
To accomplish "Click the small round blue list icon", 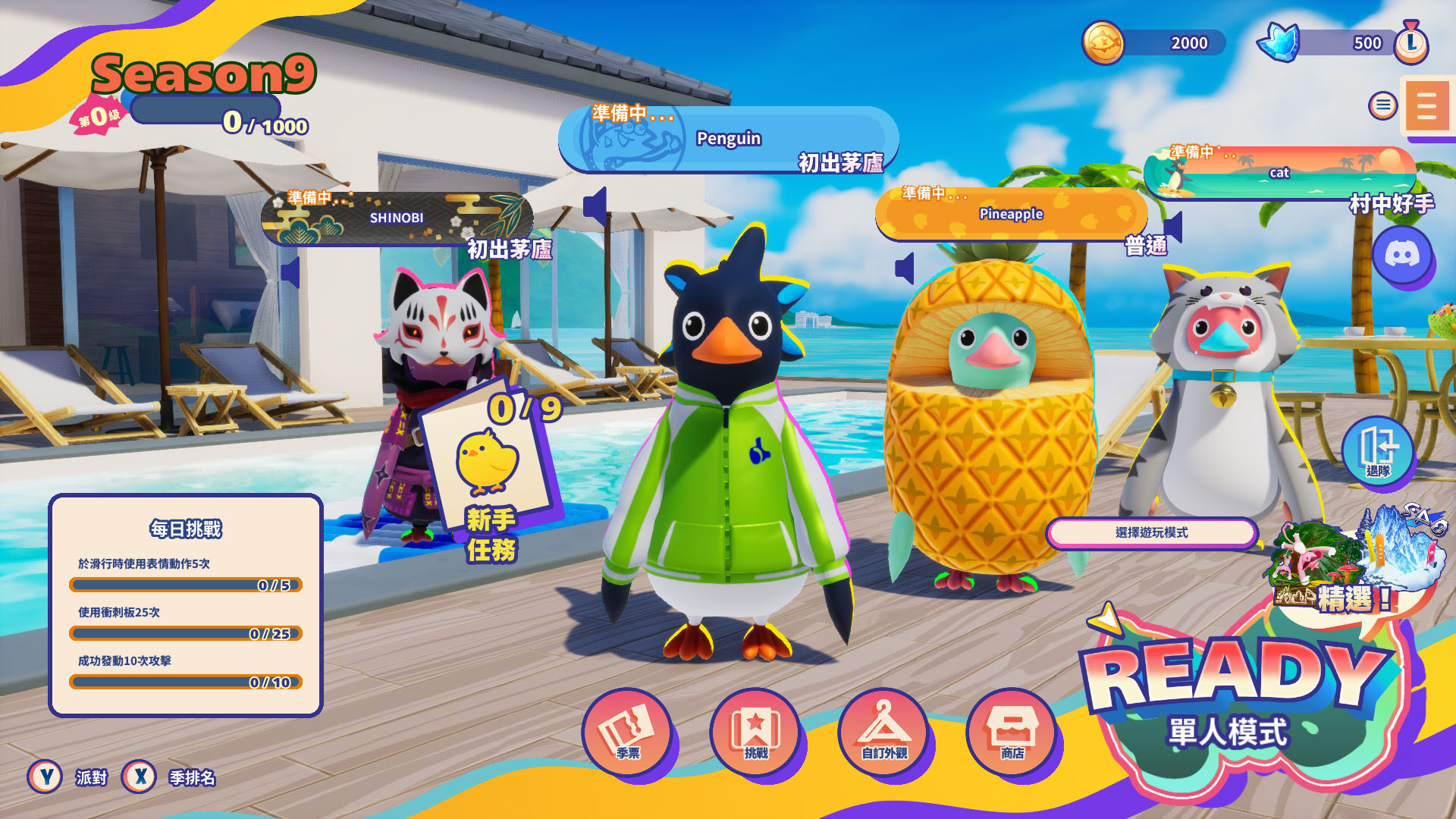I will click(1382, 105).
